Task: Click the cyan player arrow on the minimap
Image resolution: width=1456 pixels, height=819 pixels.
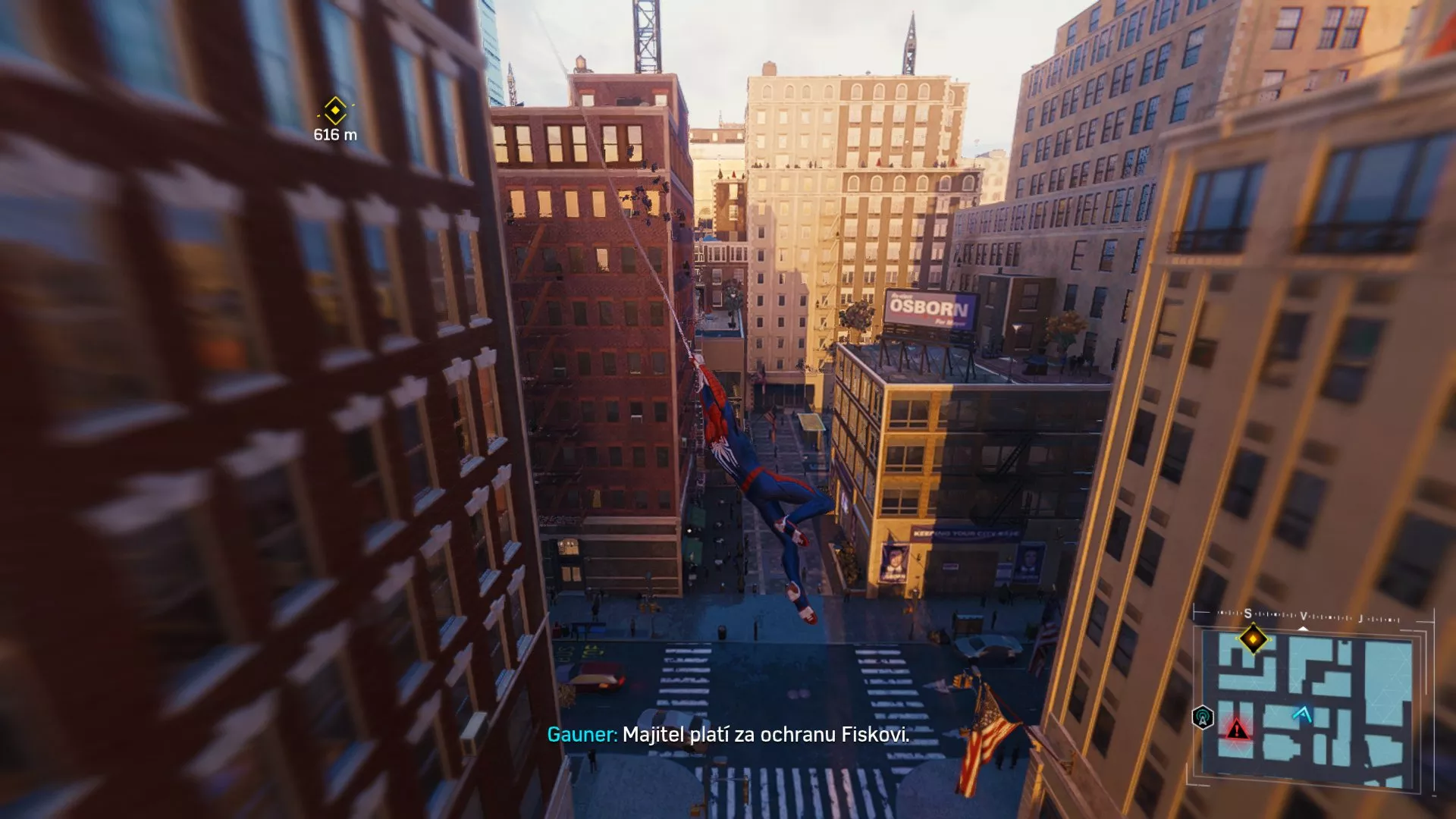Action: (1304, 713)
